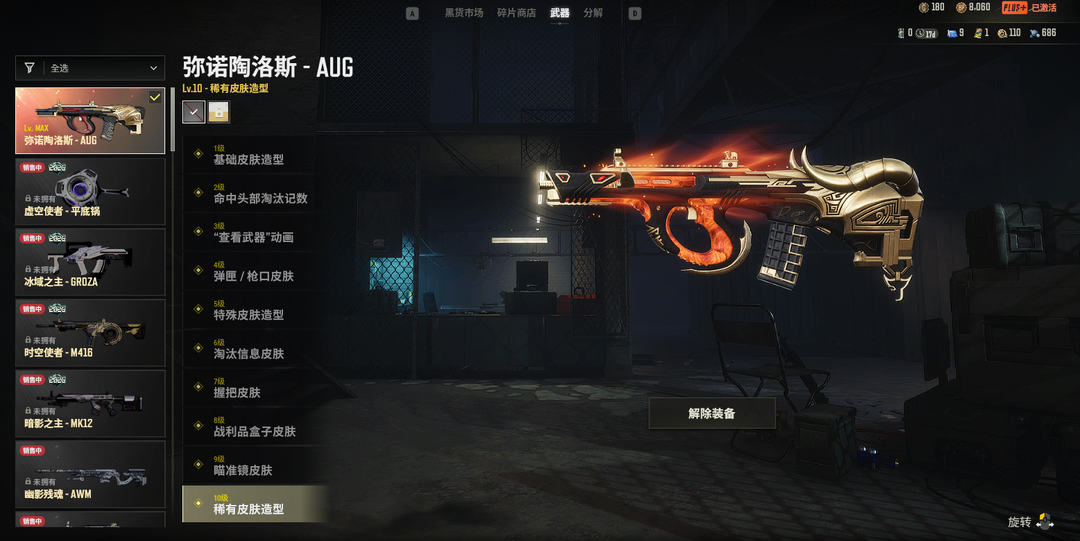Select the 时空使者 - M416 skin
Screen dimensions: 1080x541
pyautogui.click(x=90, y=333)
